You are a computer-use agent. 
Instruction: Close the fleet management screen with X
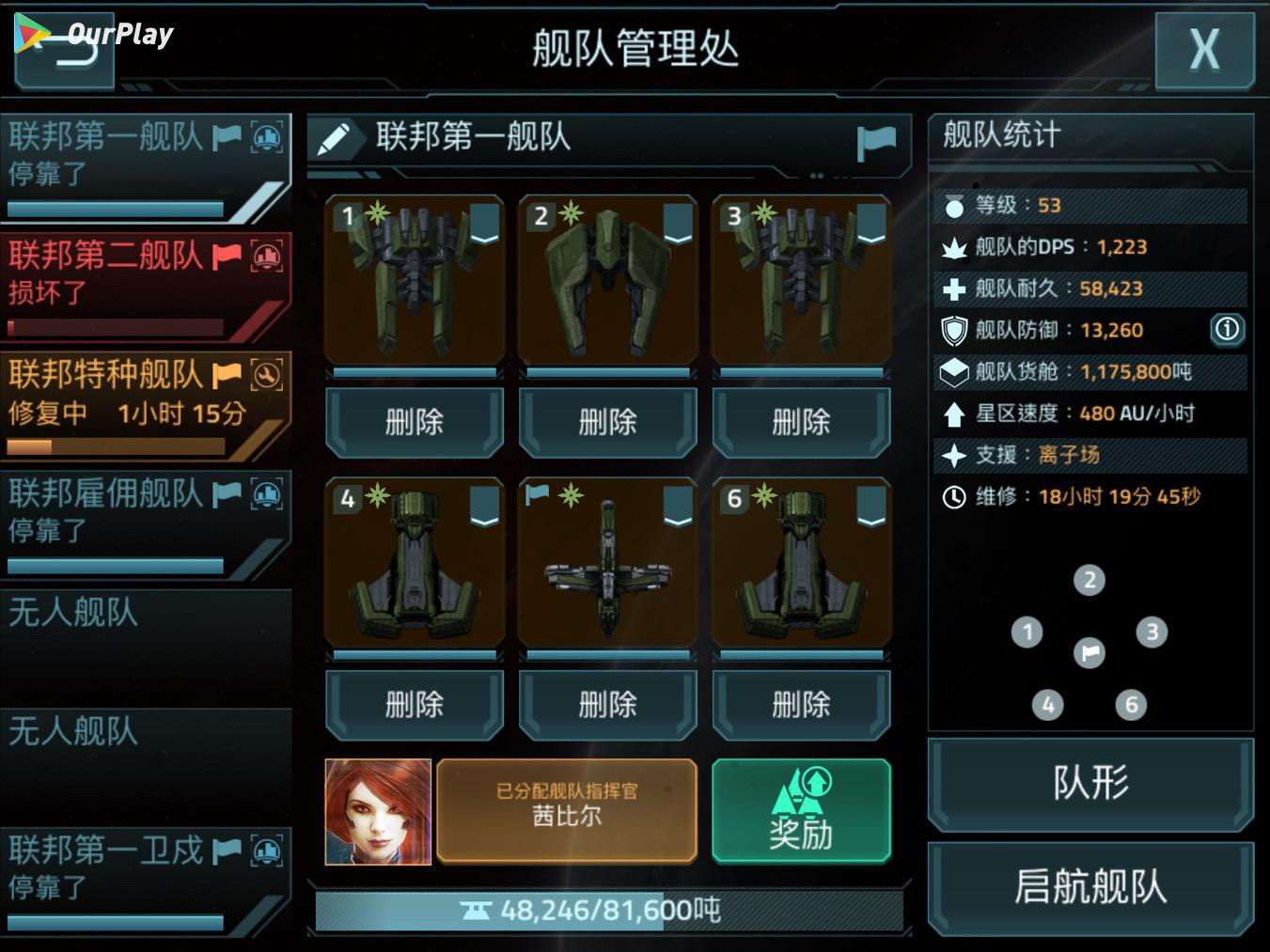point(1204,50)
